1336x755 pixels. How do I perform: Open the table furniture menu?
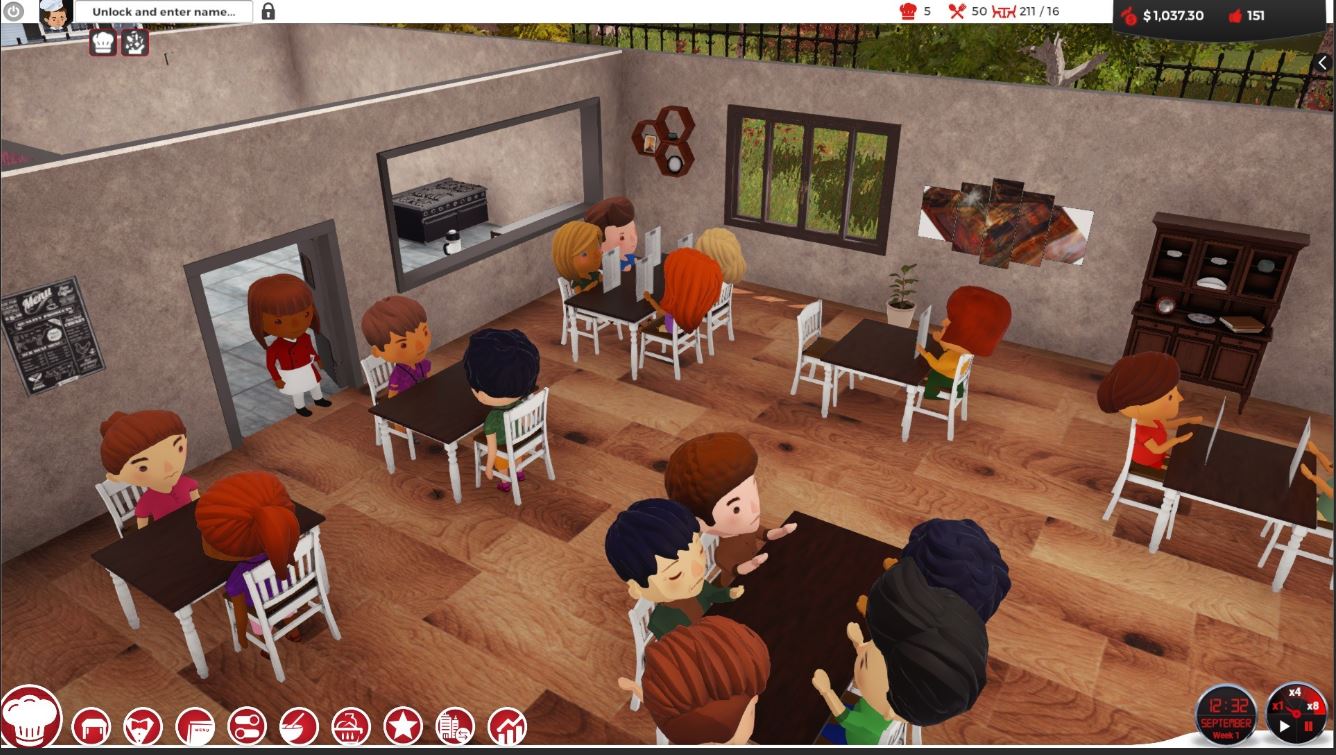(91, 727)
